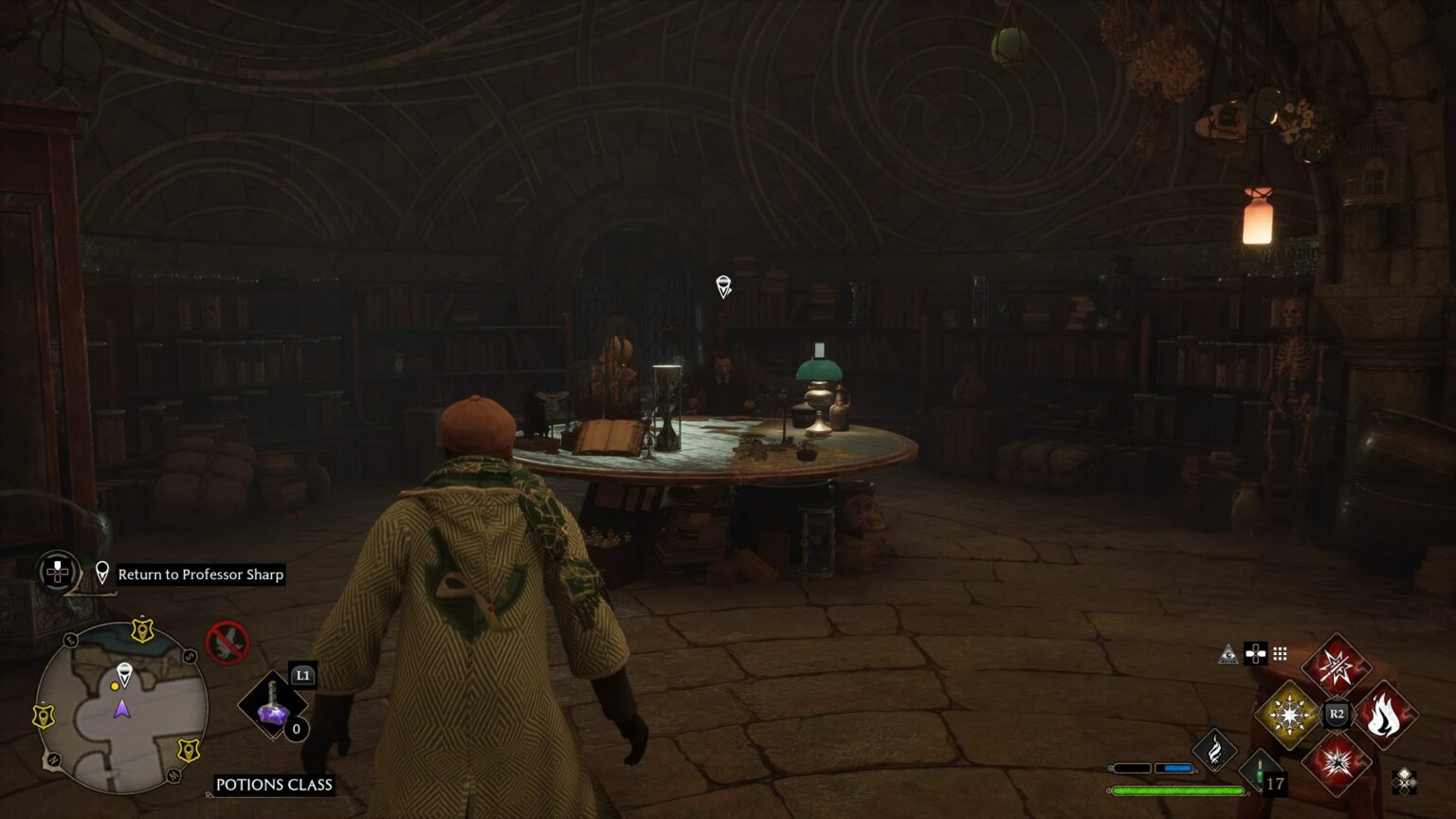The height and width of the screenshot is (819, 1456).
Task: Expand the POTIONS CLASS location banner
Action: point(274,784)
